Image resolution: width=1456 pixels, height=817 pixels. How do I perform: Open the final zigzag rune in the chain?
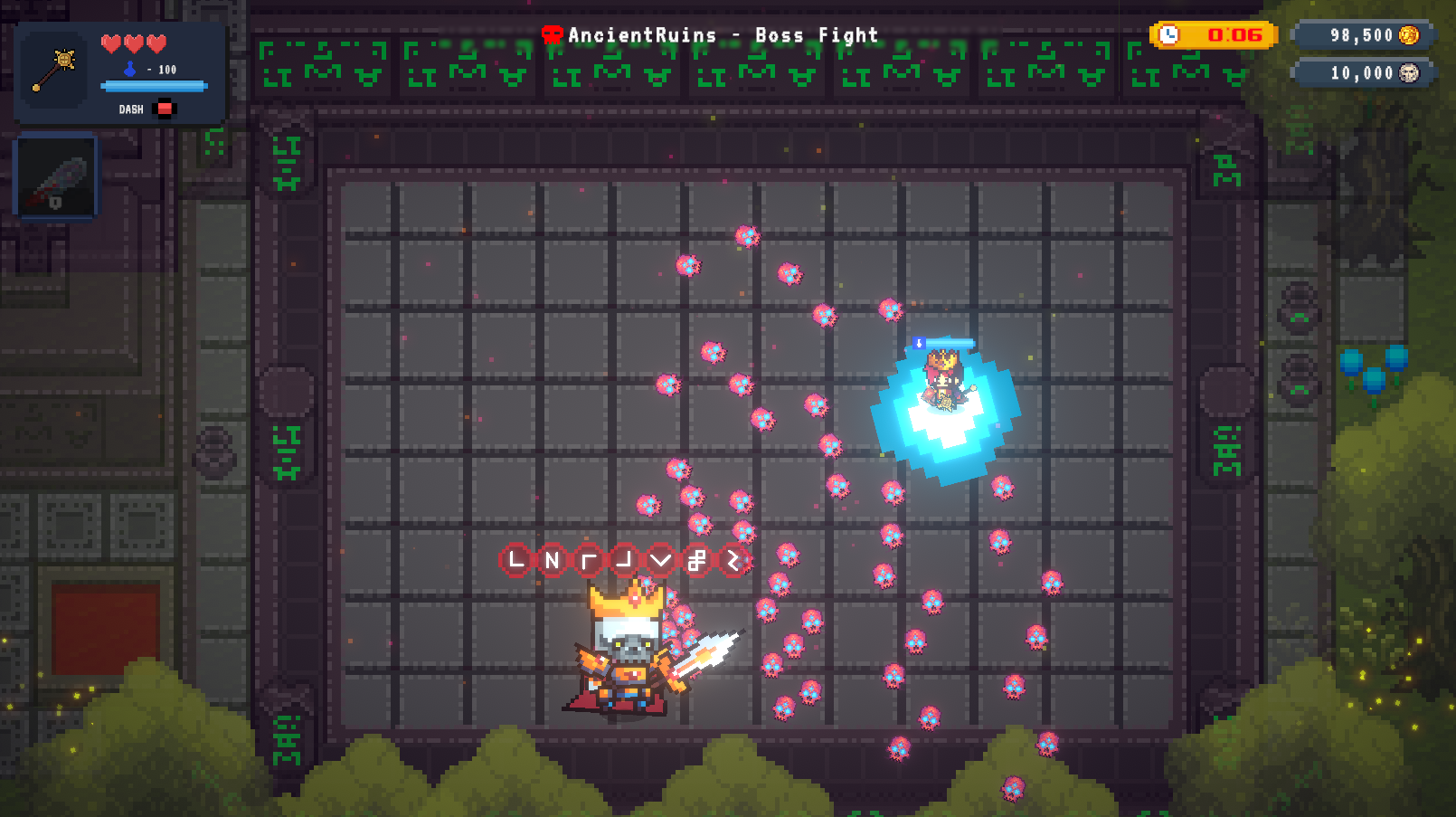click(x=733, y=559)
